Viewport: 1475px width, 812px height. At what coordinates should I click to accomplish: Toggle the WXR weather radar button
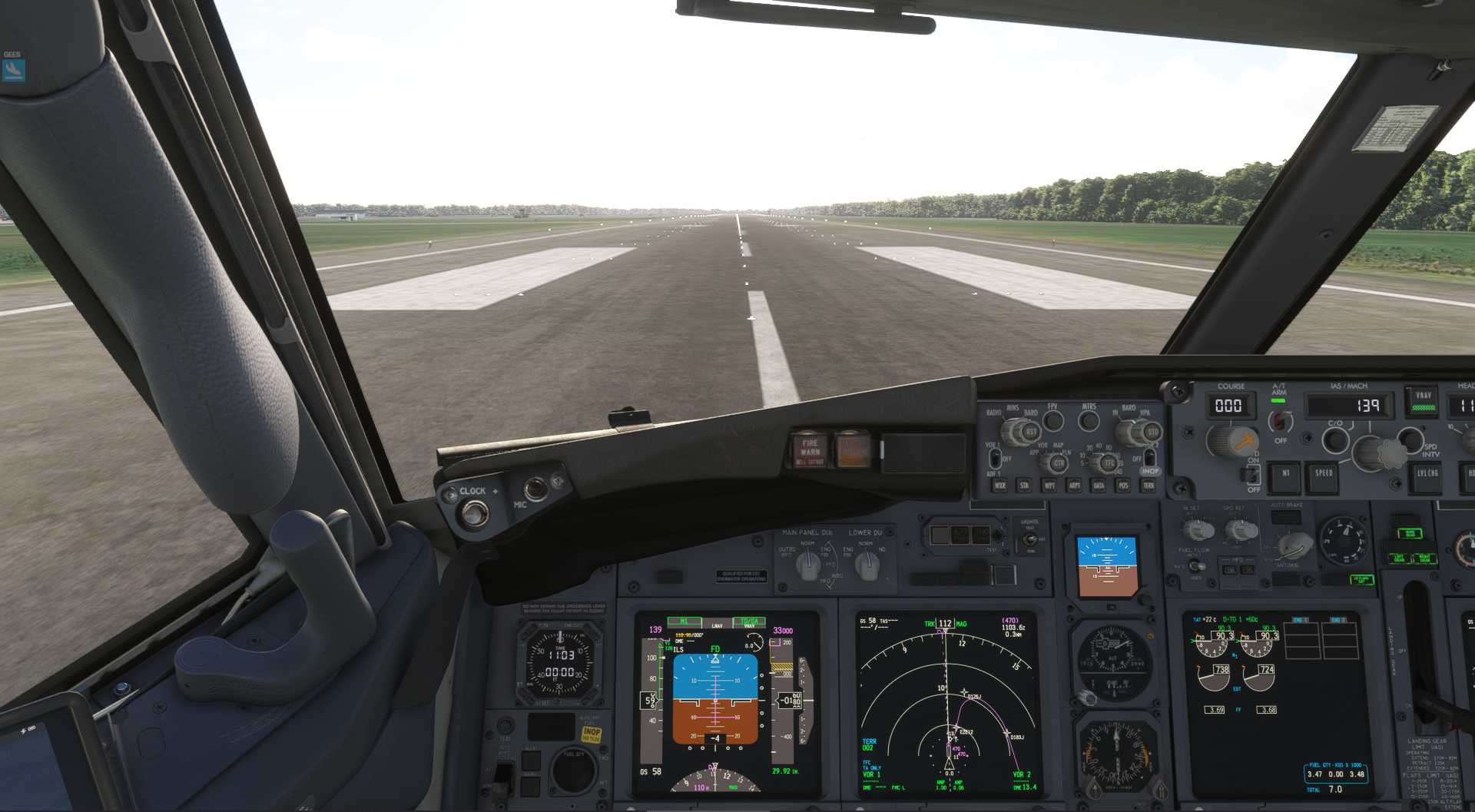[999, 486]
